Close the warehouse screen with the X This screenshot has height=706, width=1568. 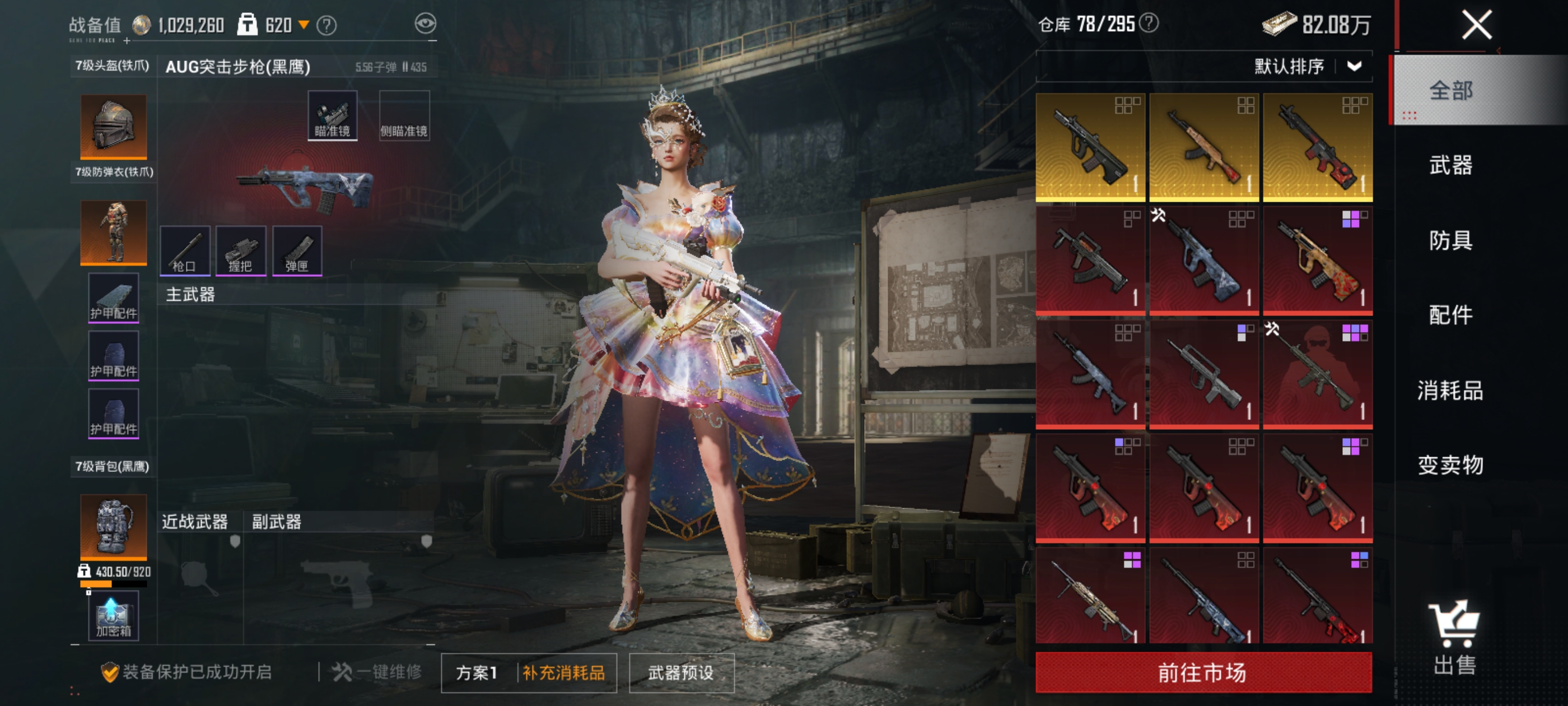[1476, 26]
